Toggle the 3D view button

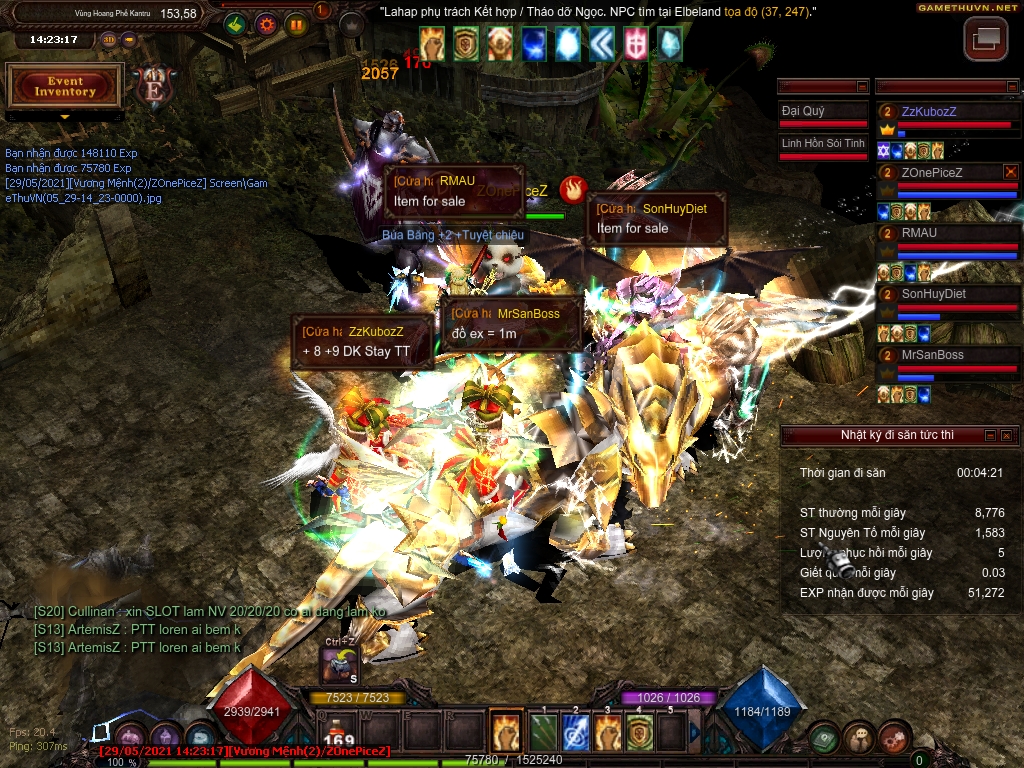(109, 40)
